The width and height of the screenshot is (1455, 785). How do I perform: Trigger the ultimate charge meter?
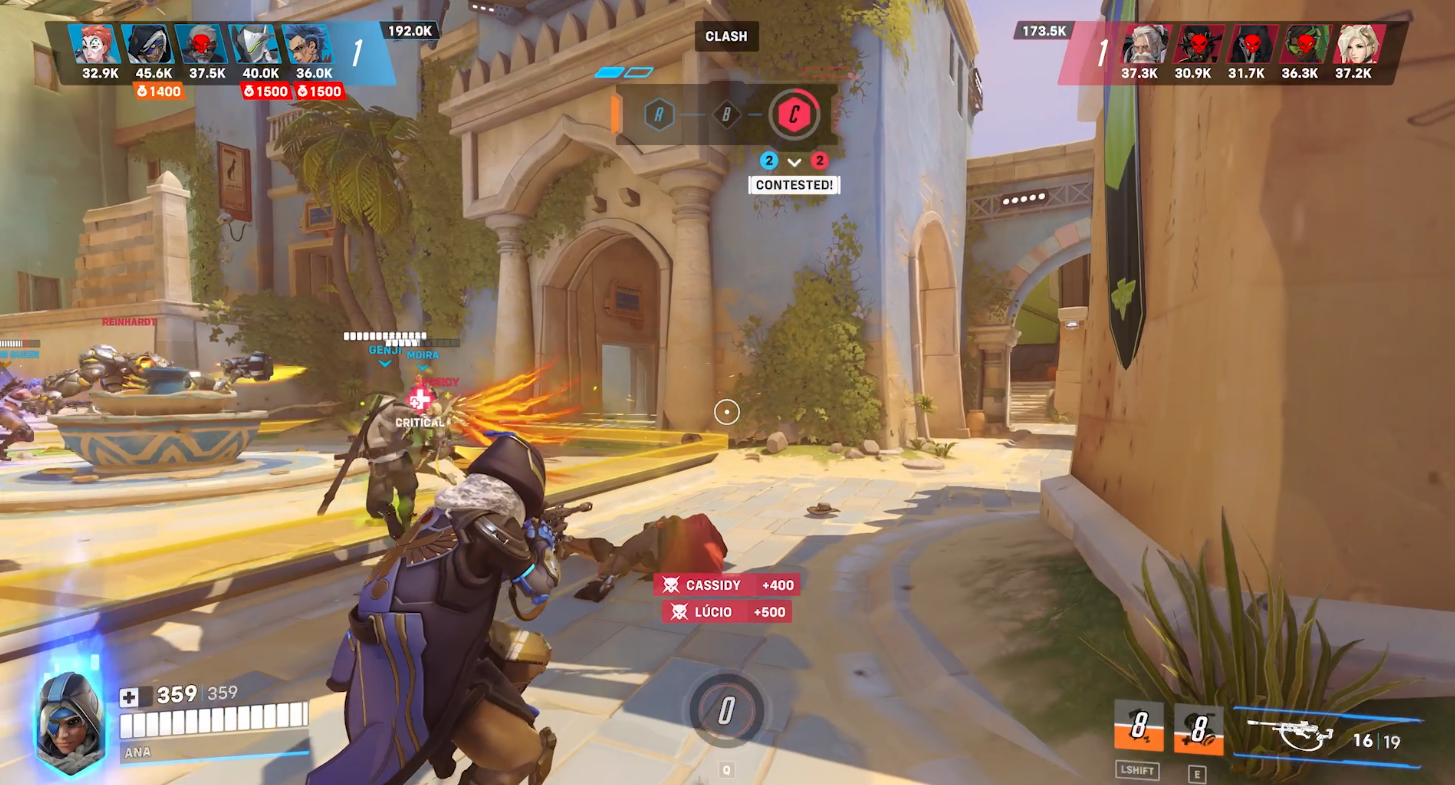726,711
